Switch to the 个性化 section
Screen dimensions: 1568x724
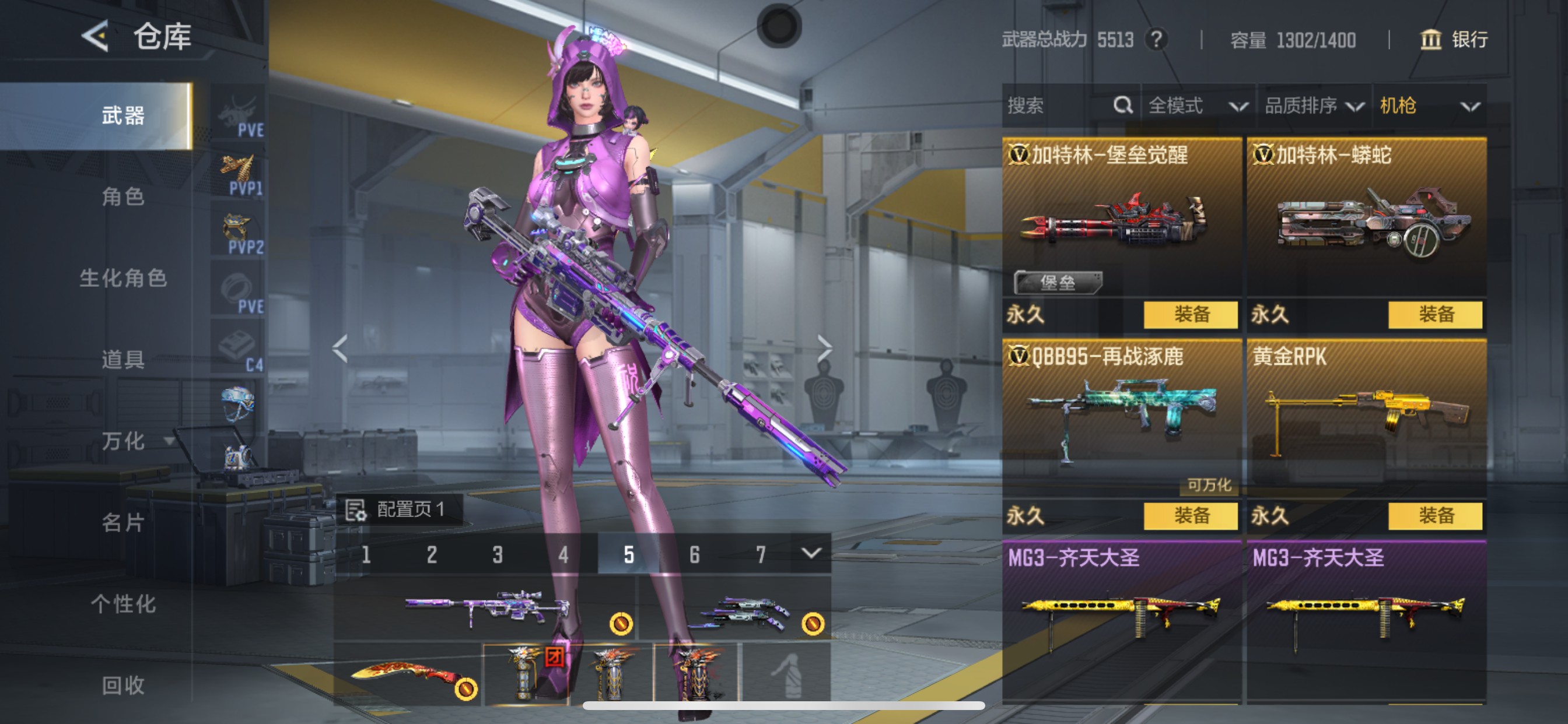(123, 603)
